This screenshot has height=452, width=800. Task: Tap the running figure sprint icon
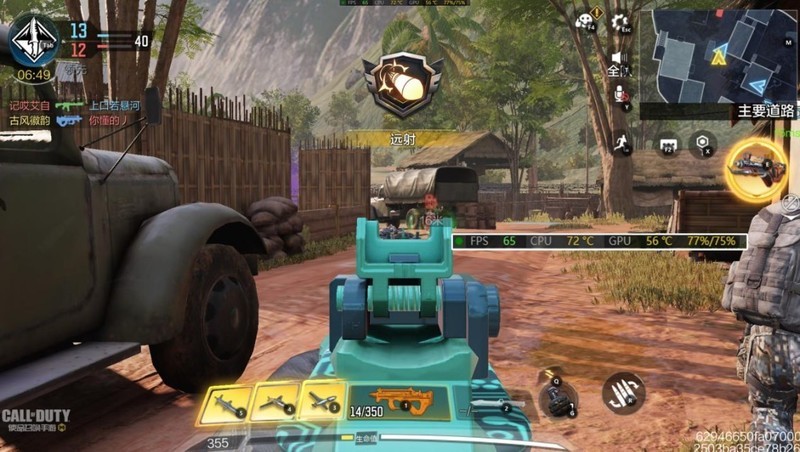click(x=620, y=142)
